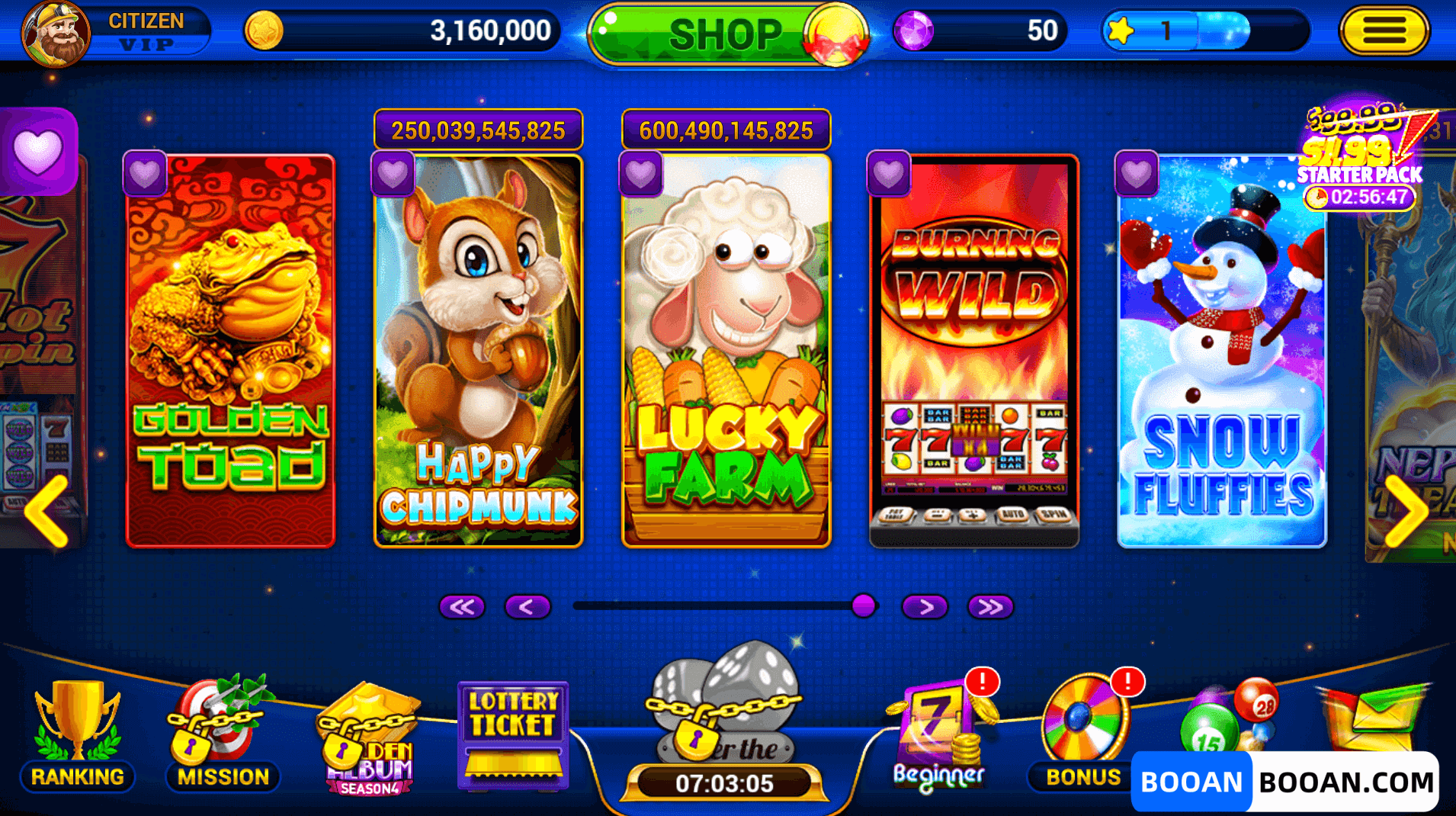Open the Ranking trophy leaderboard
Screen dimensions: 1456x816
76,728
